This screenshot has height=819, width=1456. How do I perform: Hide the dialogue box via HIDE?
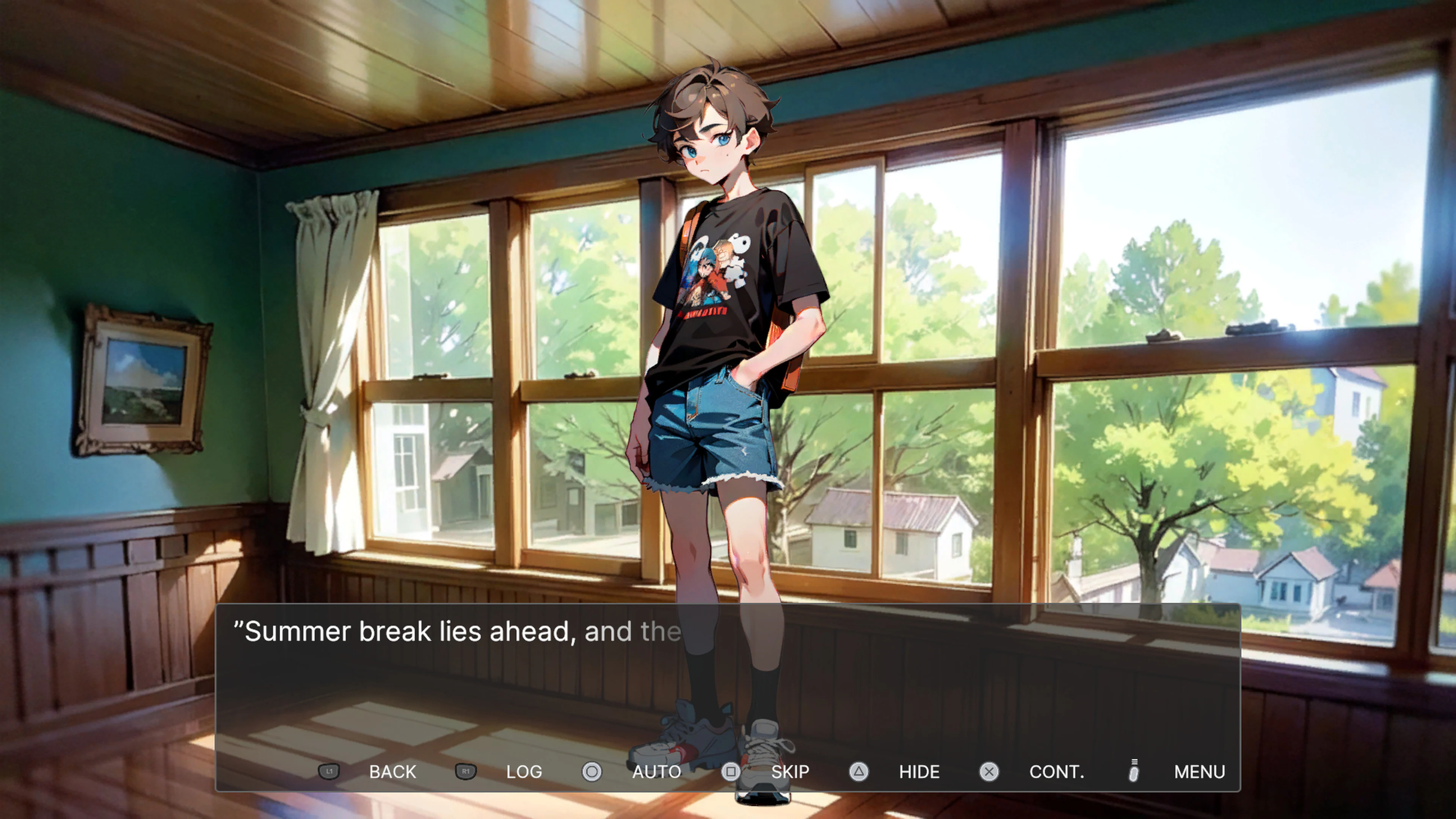click(x=918, y=772)
